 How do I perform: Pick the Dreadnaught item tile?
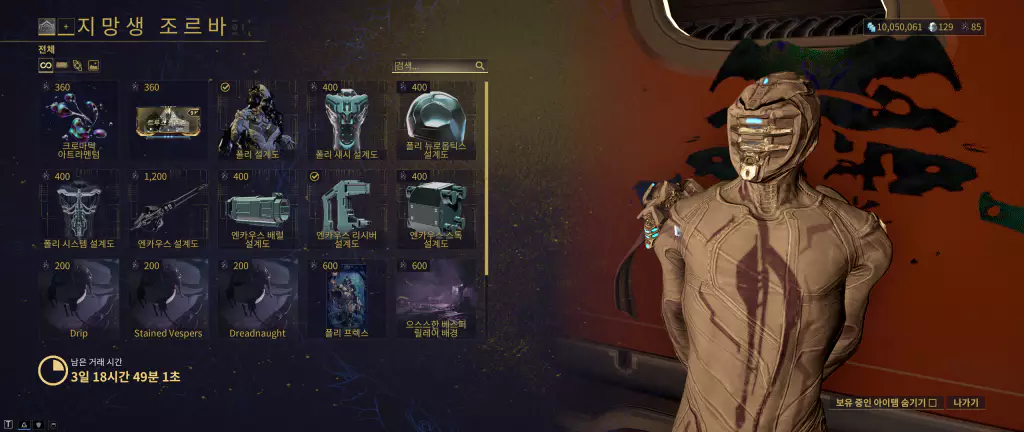point(258,298)
